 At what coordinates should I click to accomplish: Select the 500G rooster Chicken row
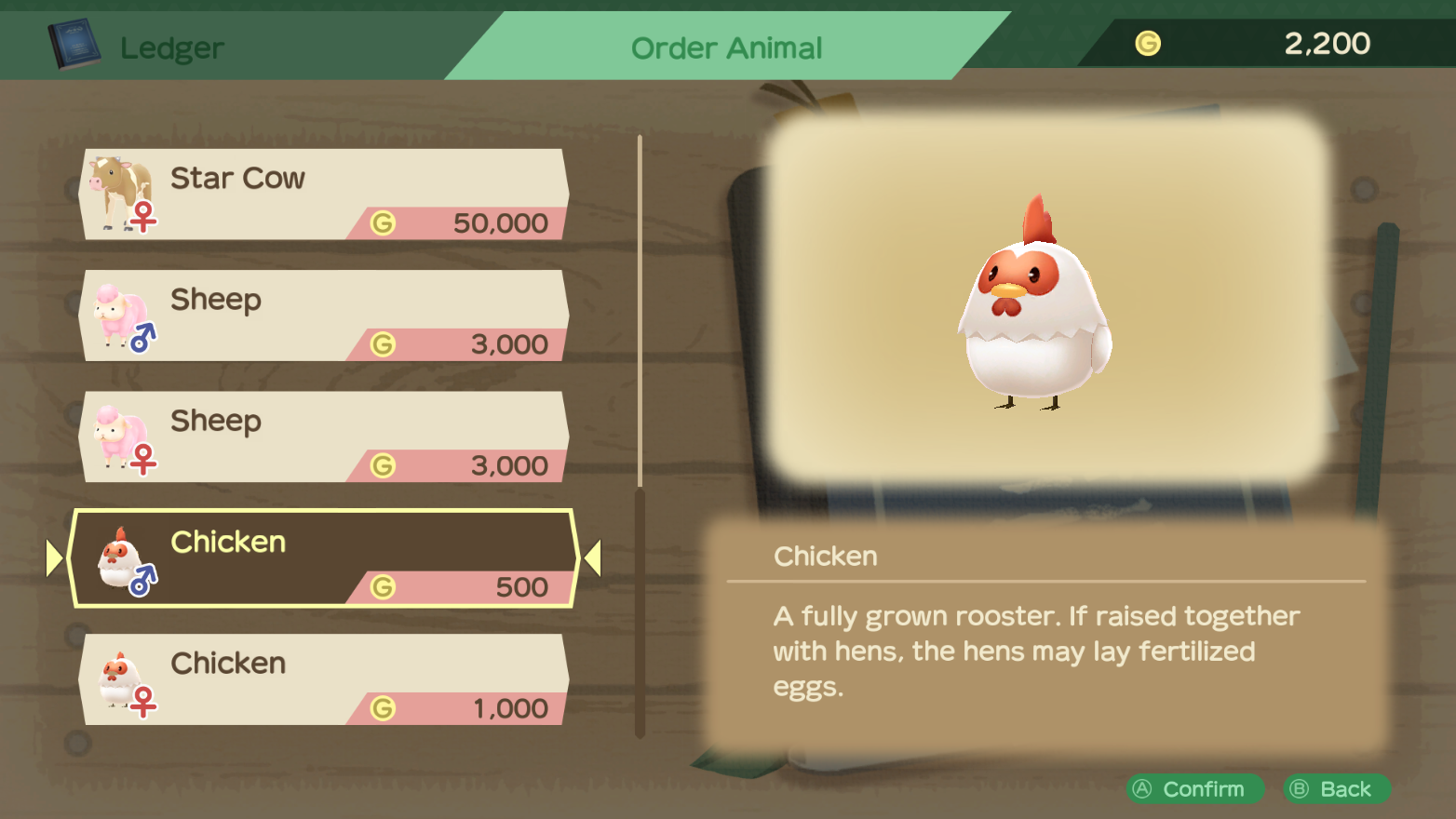tap(324, 558)
